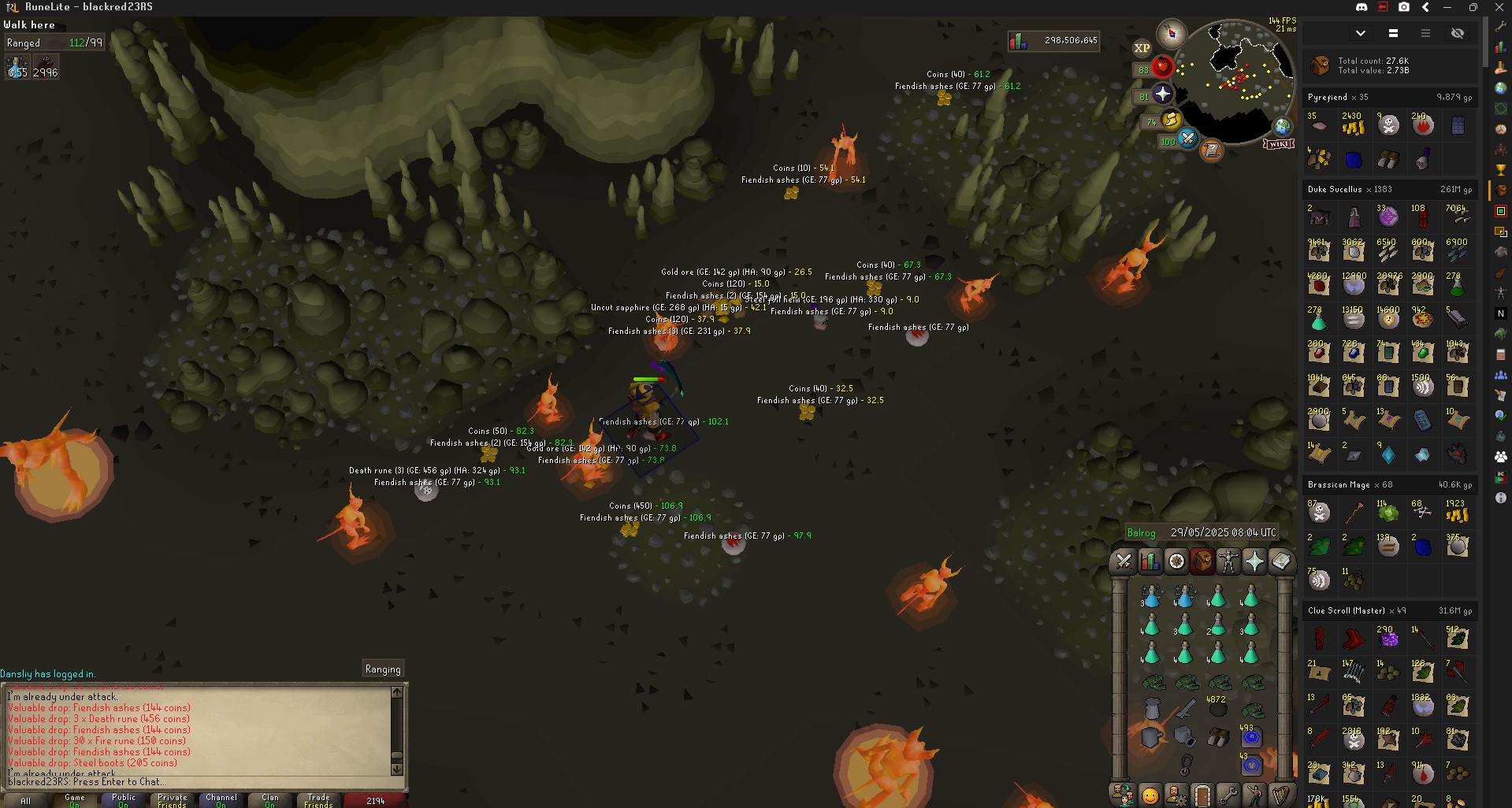Open the Logout door tab
The height and width of the screenshot is (808, 1512).
tap(1202, 795)
